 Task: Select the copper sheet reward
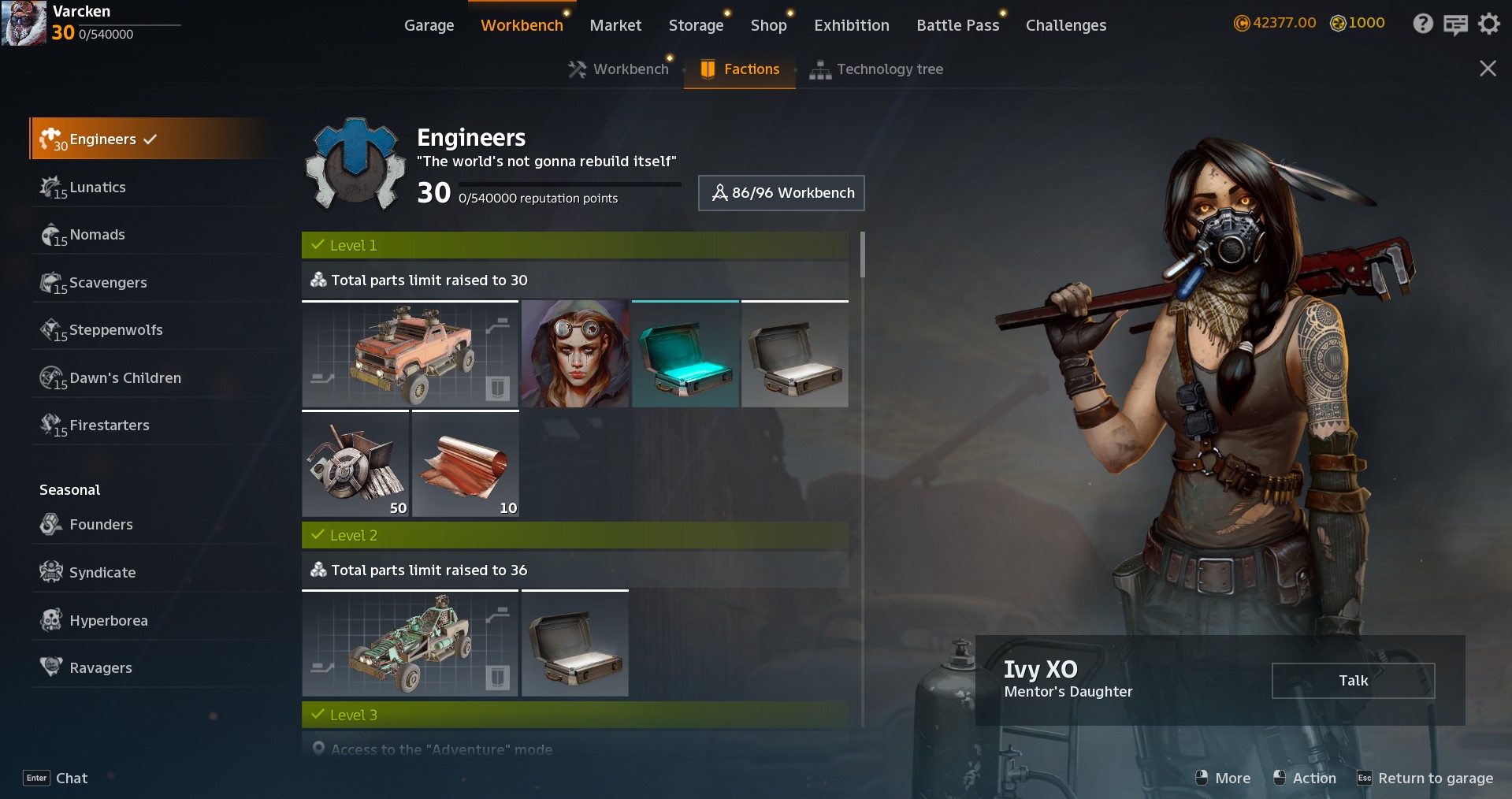[465, 464]
